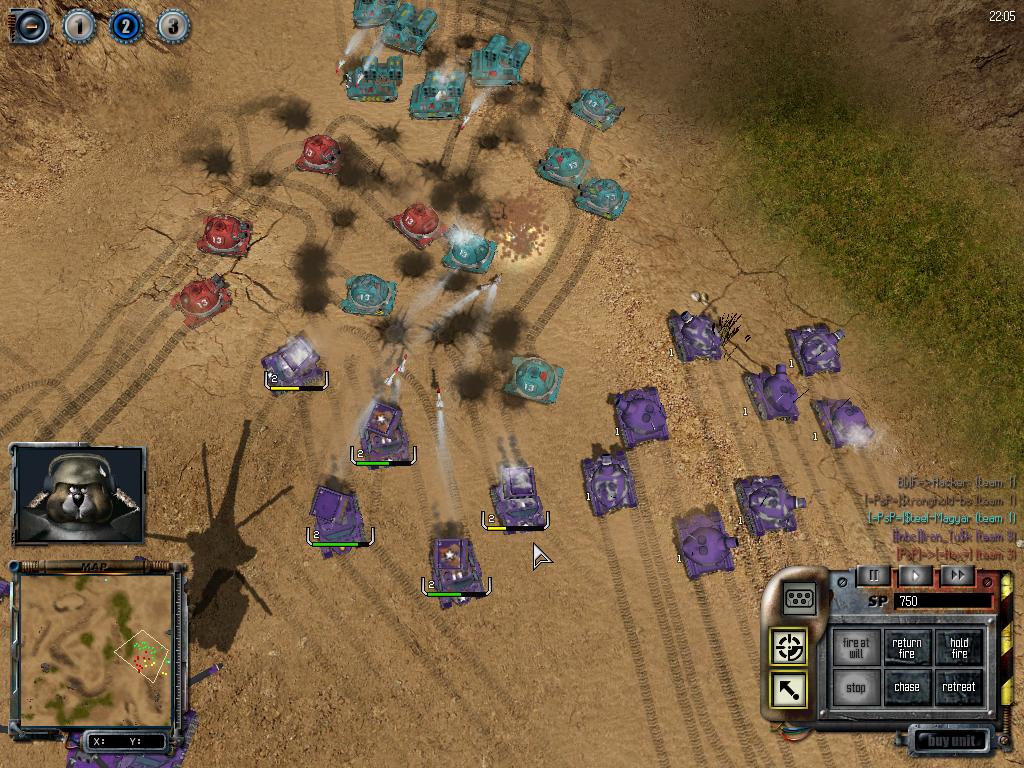Select control group 1 button
This screenshot has width=1024, height=768.
[x=79, y=26]
